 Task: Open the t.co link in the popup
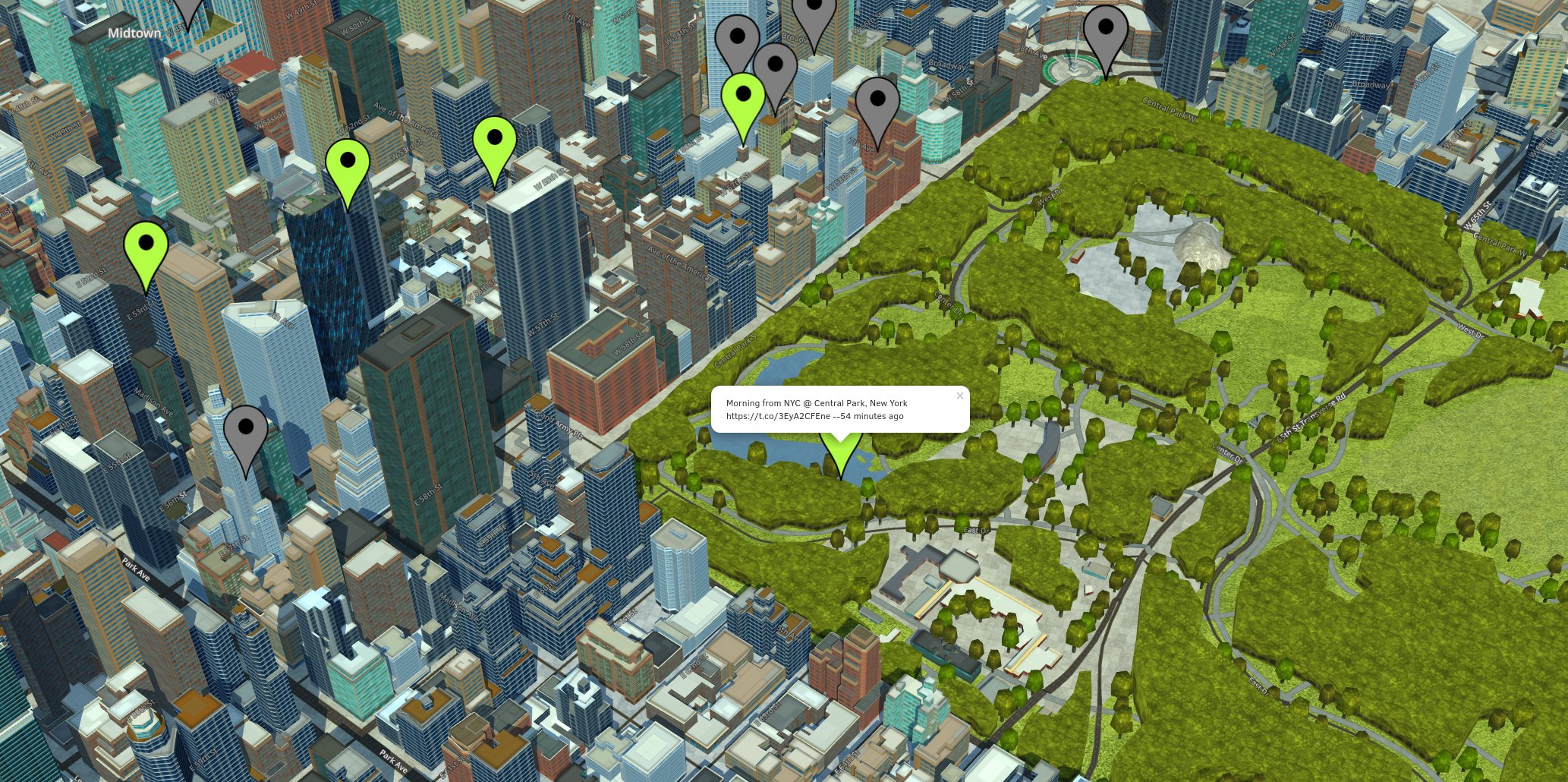point(777,416)
